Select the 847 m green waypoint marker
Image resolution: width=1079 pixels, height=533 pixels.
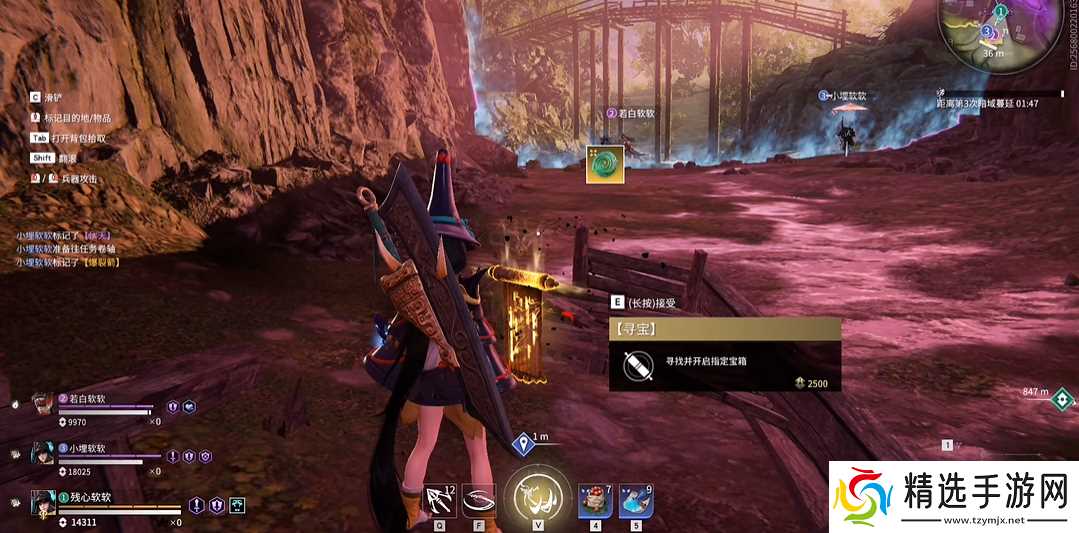(x=1061, y=399)
